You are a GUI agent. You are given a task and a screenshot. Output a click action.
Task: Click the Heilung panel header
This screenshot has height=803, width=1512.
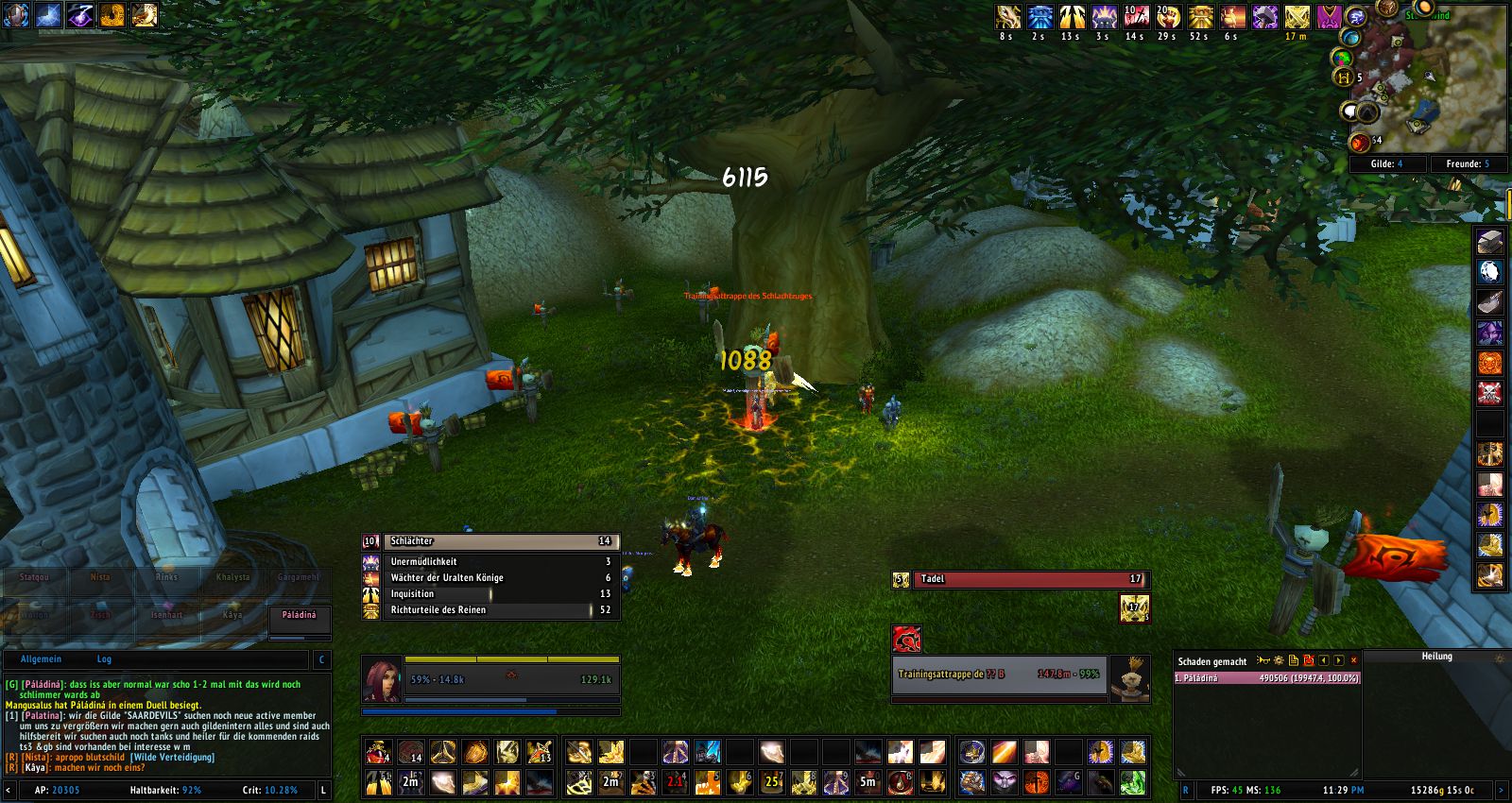click(x=1436, y=657)
